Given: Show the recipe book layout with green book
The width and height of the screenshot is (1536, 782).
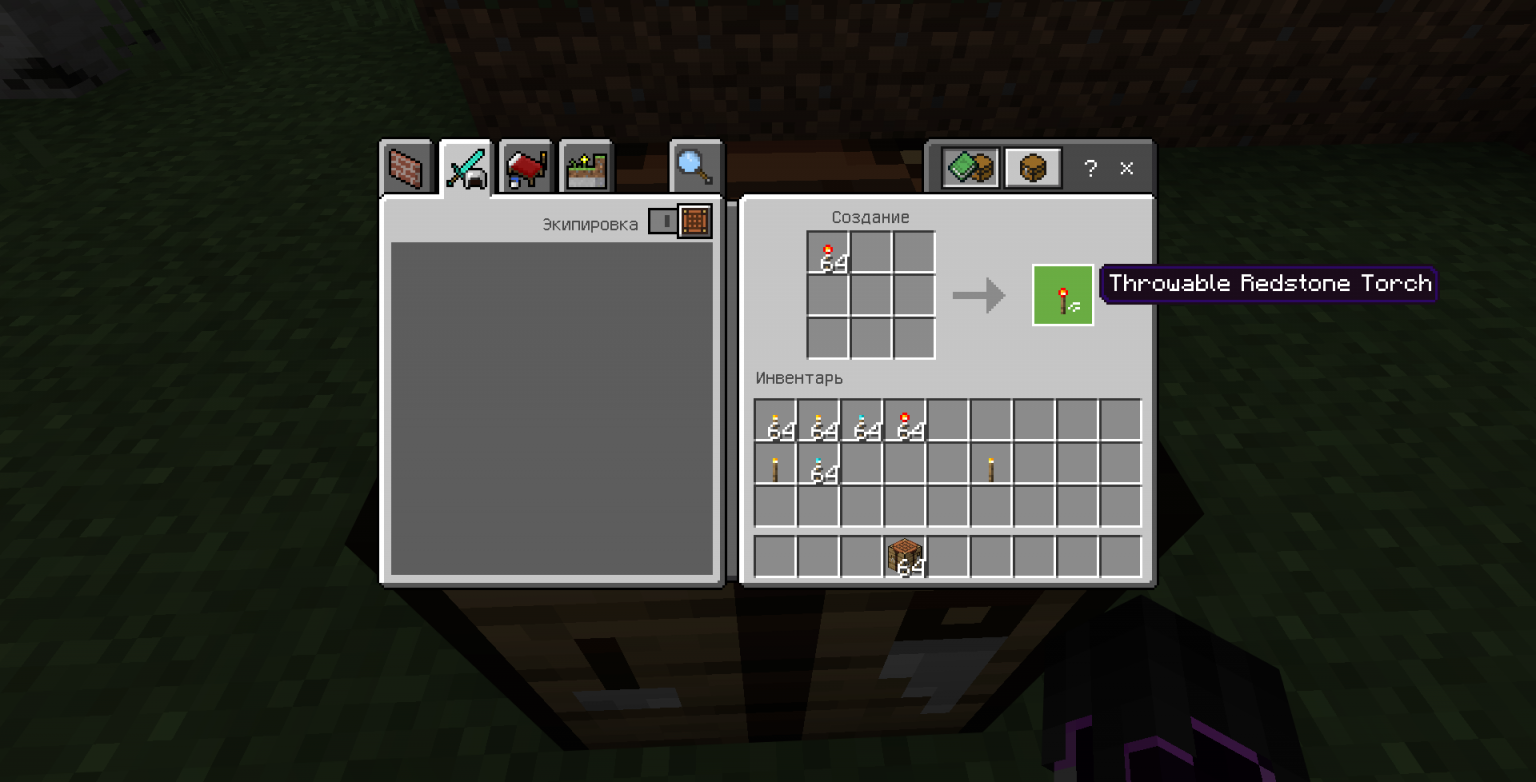Looking at the screenshot, I should click(970, 169).
